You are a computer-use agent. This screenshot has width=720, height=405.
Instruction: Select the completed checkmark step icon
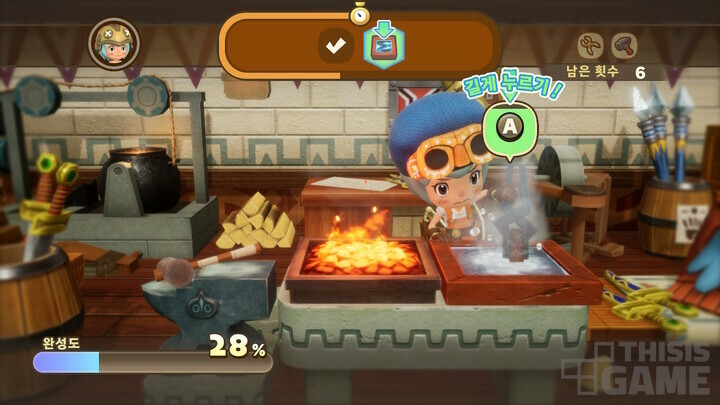[x=336, y=45]
